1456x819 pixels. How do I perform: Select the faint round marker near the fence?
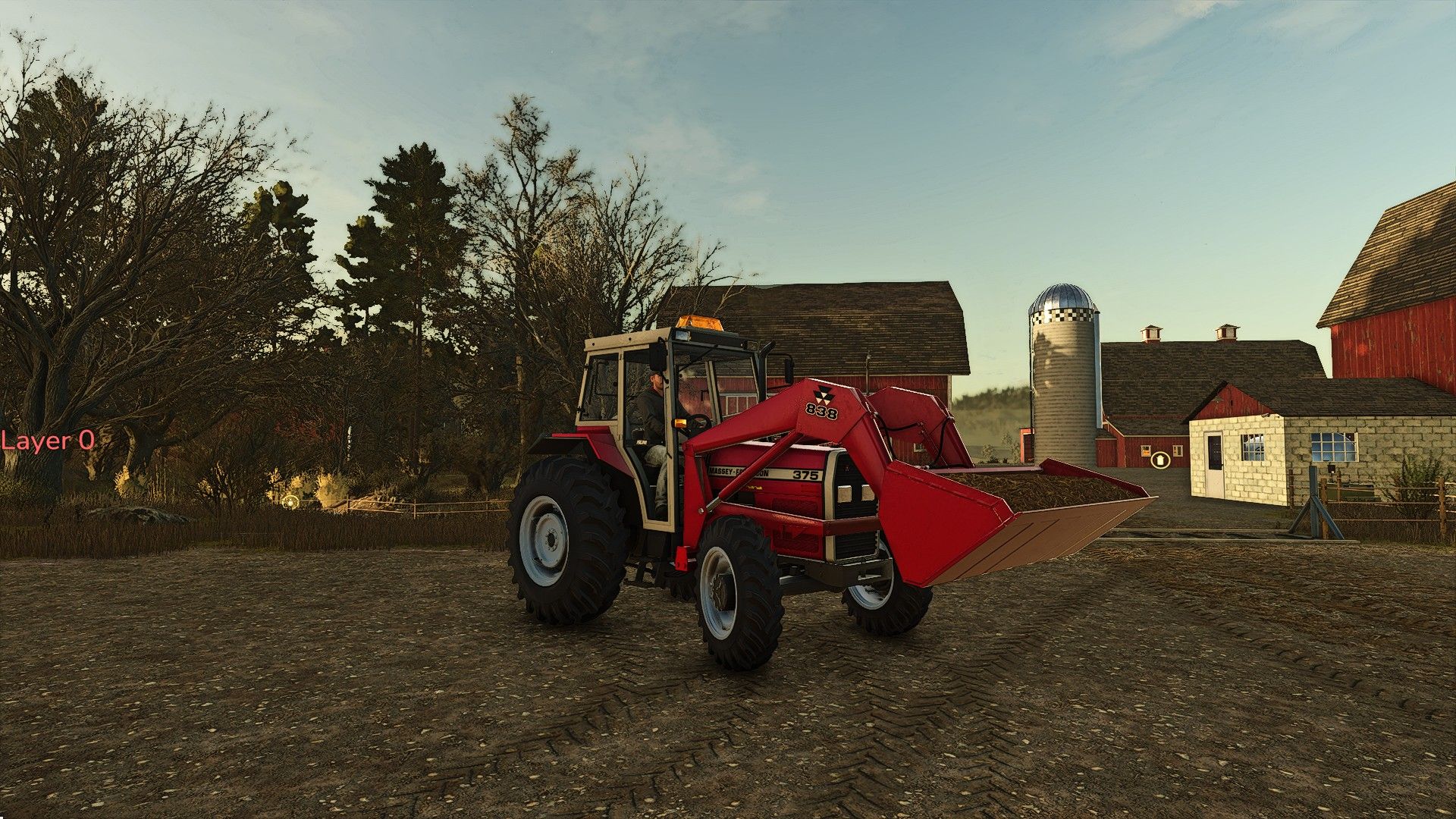pos(290,500)
